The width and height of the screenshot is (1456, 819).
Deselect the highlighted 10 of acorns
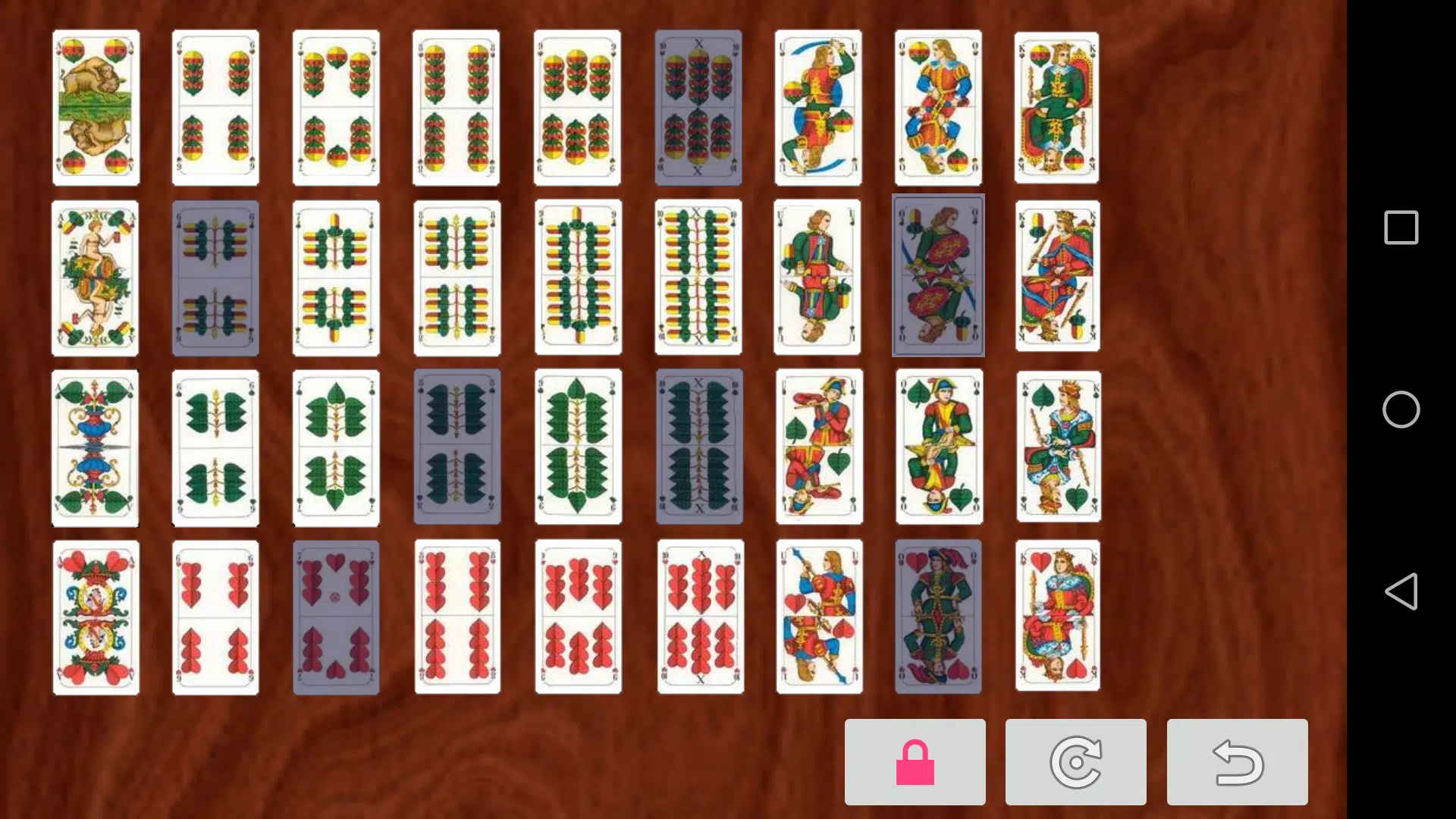click(x=698, y=106)
